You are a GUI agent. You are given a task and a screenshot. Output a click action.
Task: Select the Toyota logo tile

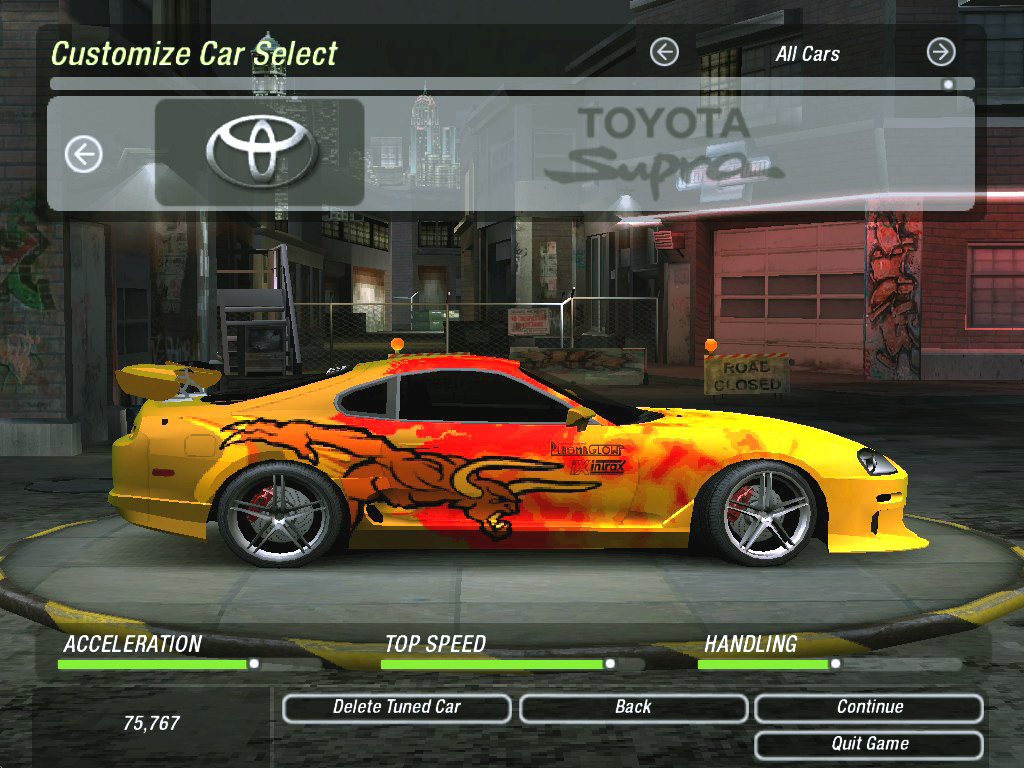260,153
